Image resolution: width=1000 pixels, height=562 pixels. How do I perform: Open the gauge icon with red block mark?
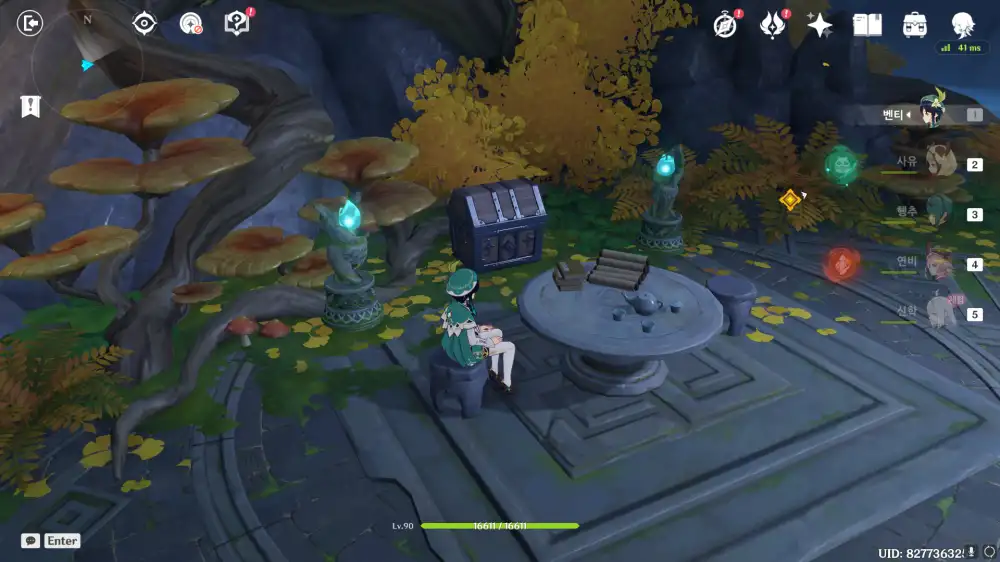[190, 24]
